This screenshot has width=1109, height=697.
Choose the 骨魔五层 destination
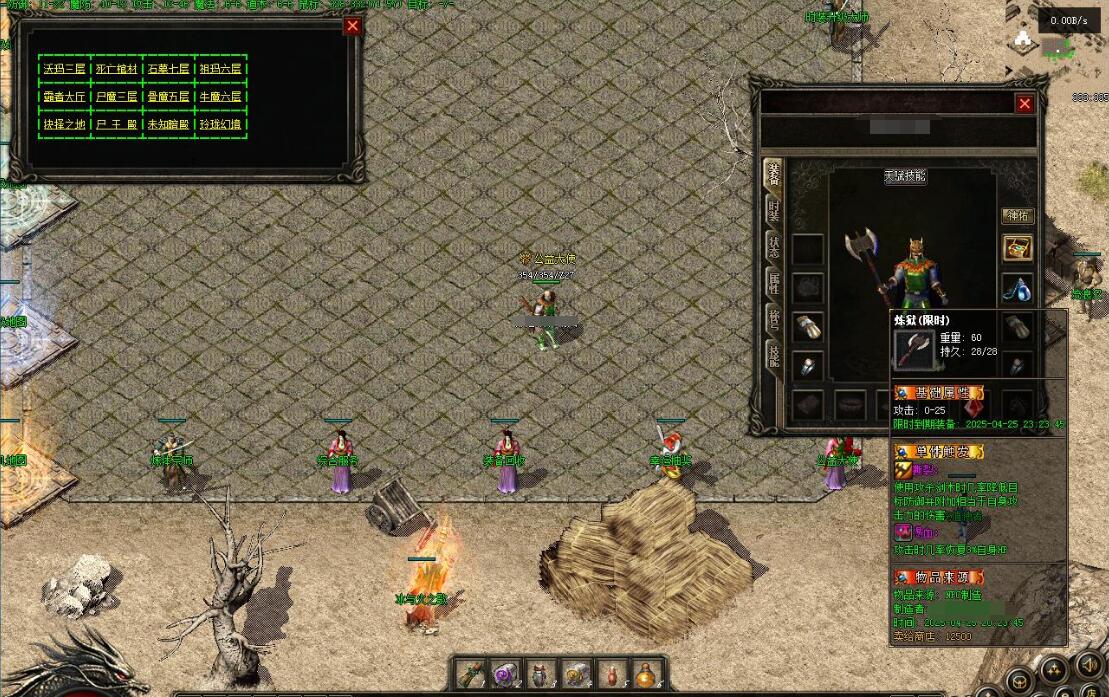pos(168,97)
